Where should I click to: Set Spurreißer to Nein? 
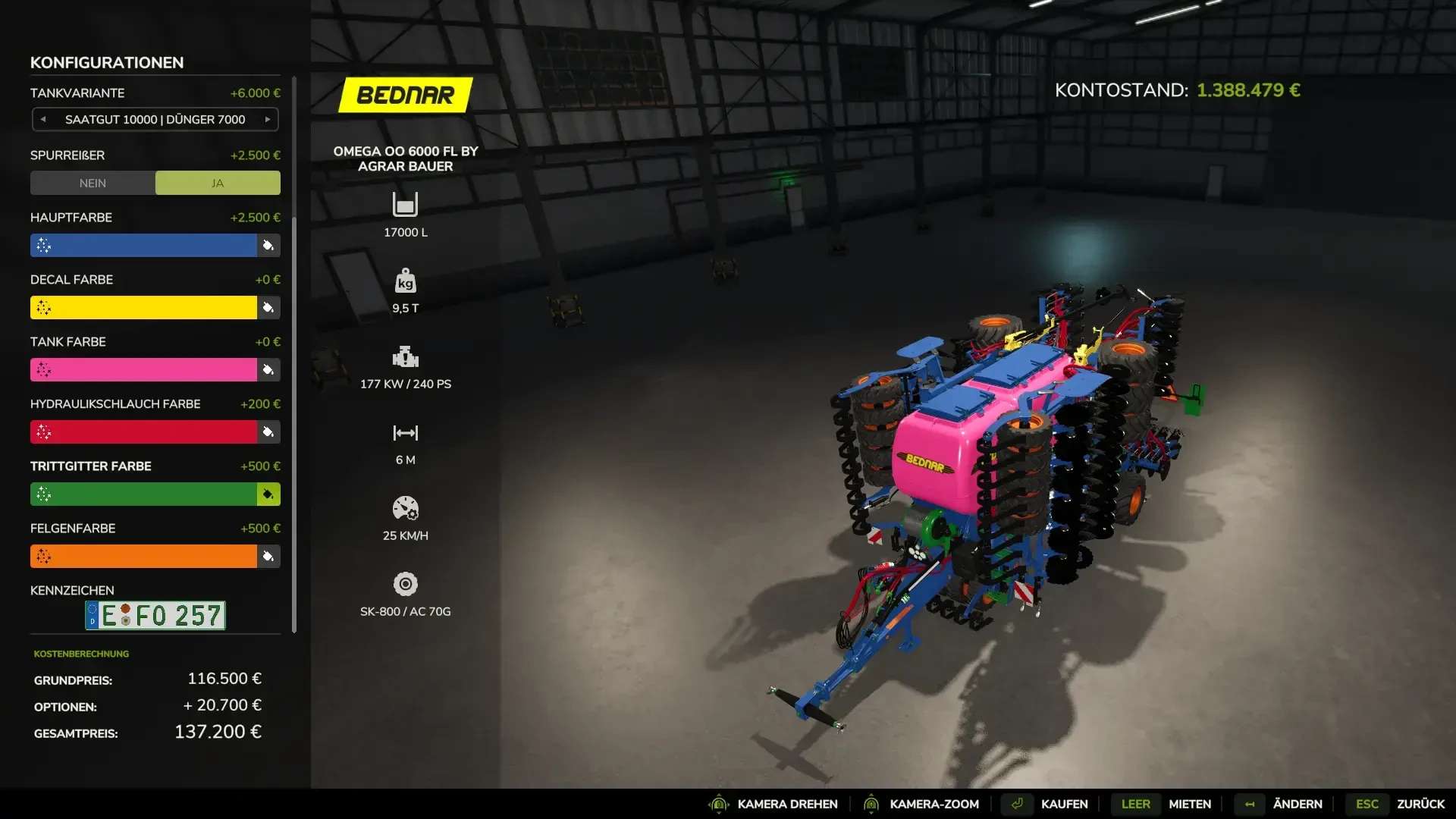[x=93, y=183]
